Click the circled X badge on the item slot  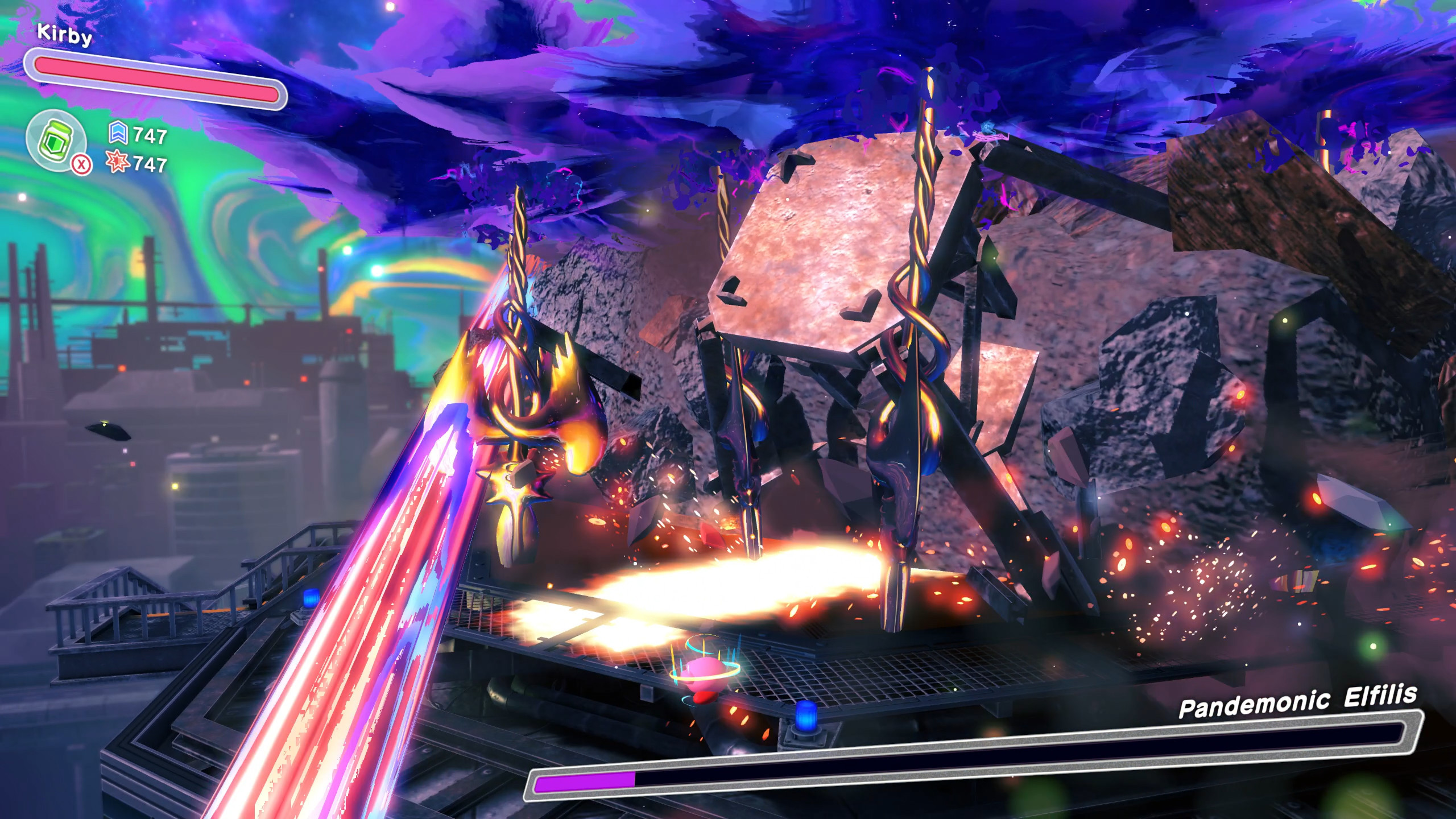pyautogui.click(x=81, y=165)
